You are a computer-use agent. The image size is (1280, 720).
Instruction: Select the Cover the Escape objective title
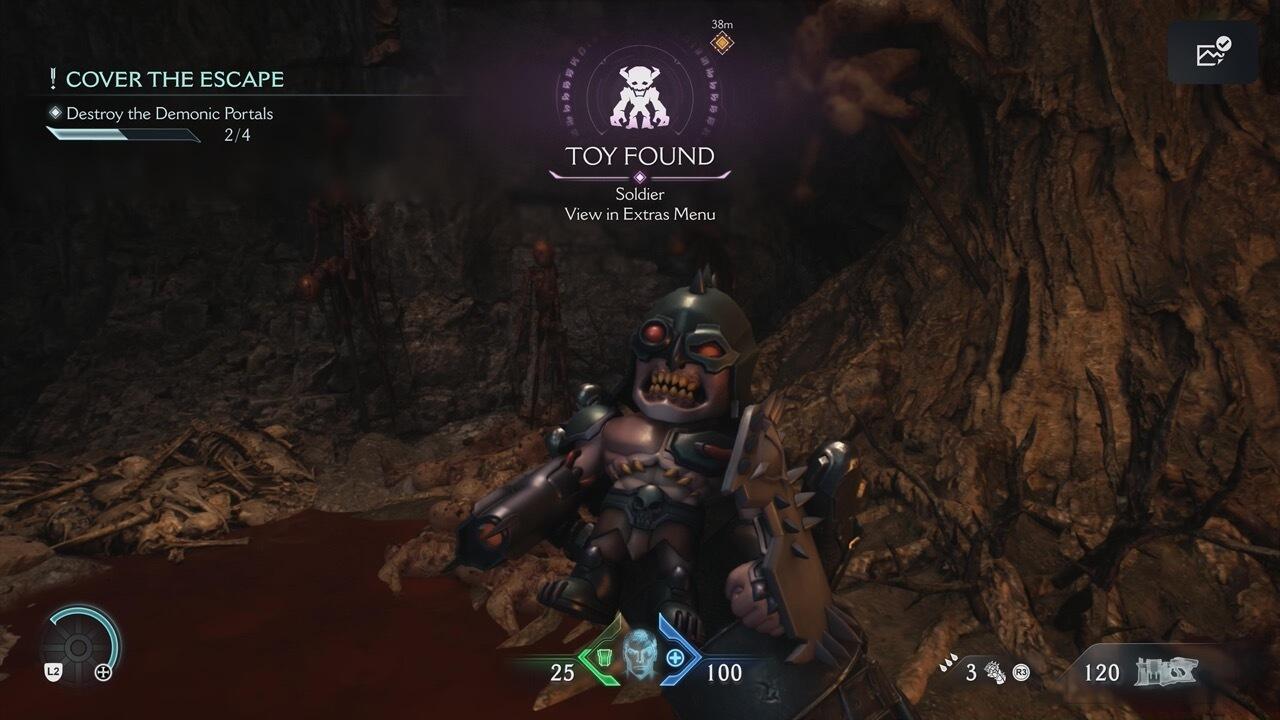[174, 79]
